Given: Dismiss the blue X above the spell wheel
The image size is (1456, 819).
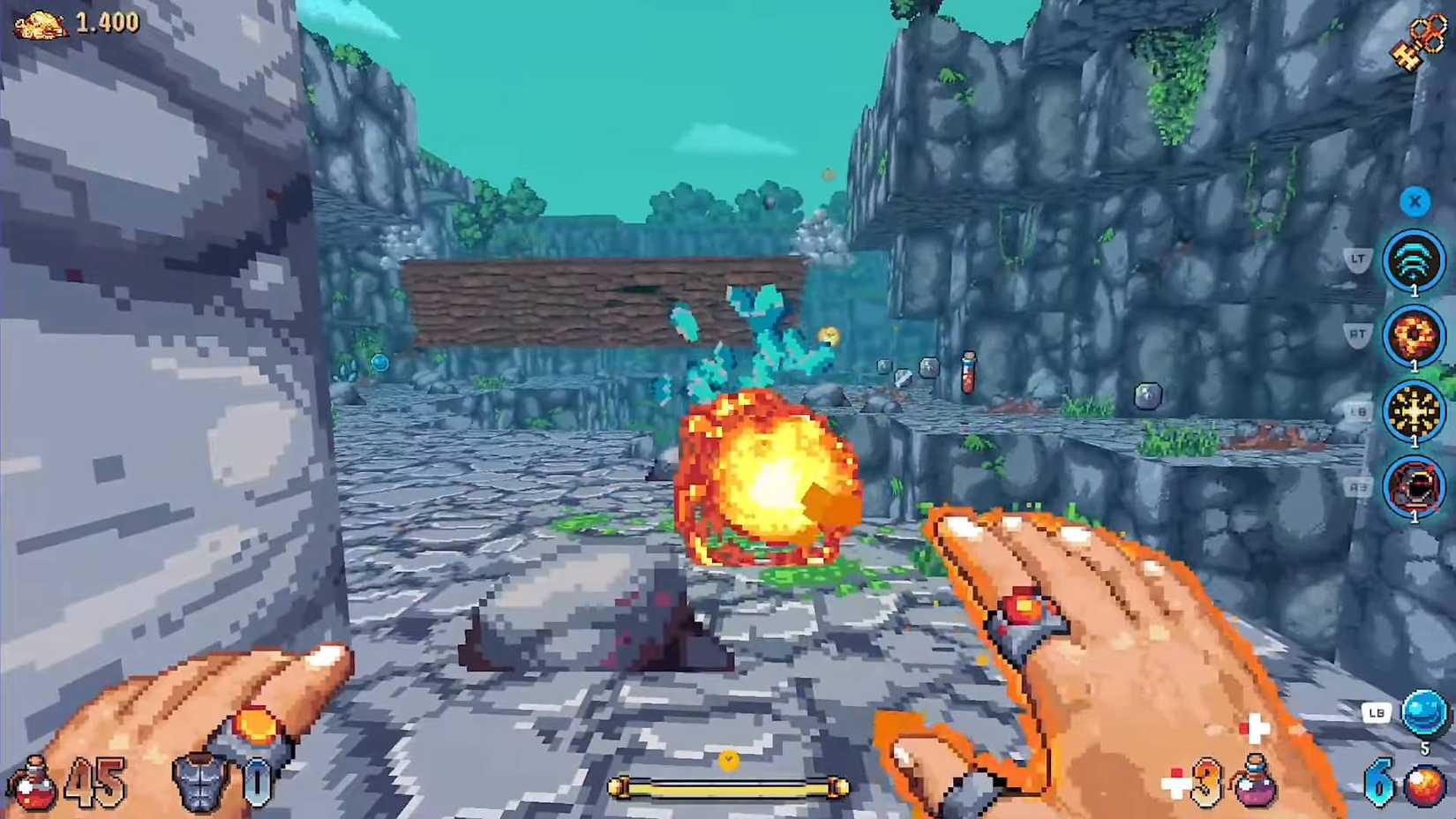Looking at the screenshot, I should pyautogui.click(x=1415, y=202).
